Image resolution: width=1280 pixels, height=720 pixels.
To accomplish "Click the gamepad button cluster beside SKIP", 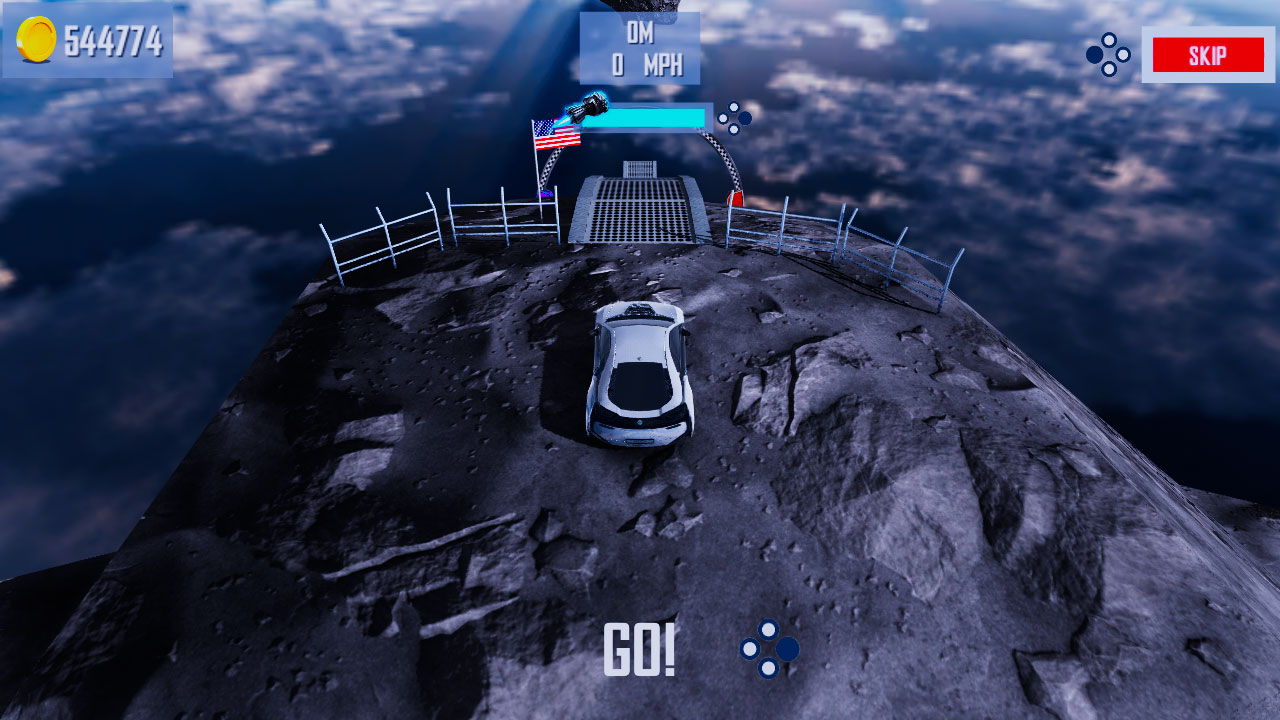I will coord(1106,56).
